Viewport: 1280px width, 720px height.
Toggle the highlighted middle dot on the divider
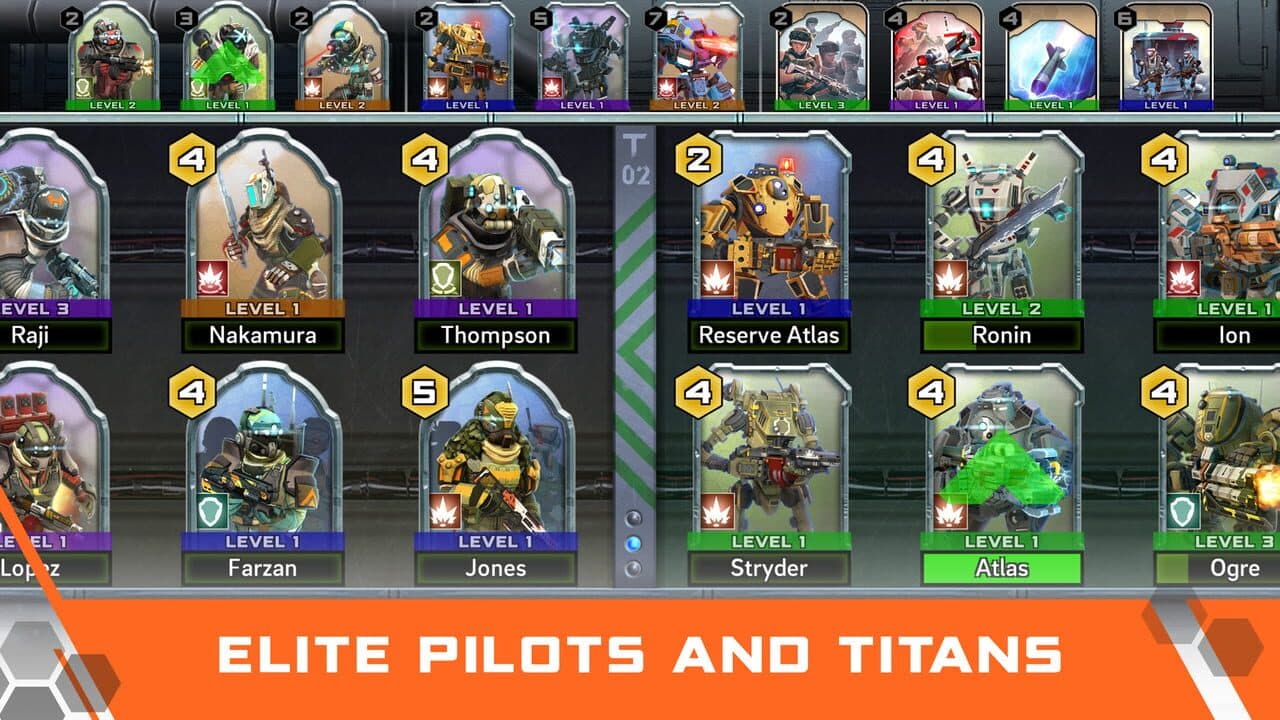click(633, 543)
